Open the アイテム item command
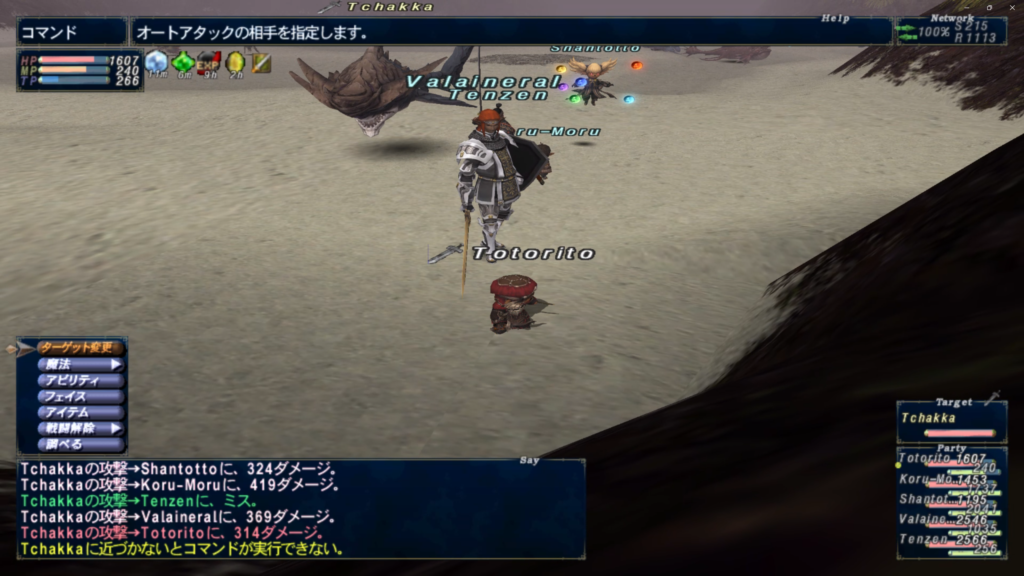This screenshot has height=576, width=1024. pos(80,412)
